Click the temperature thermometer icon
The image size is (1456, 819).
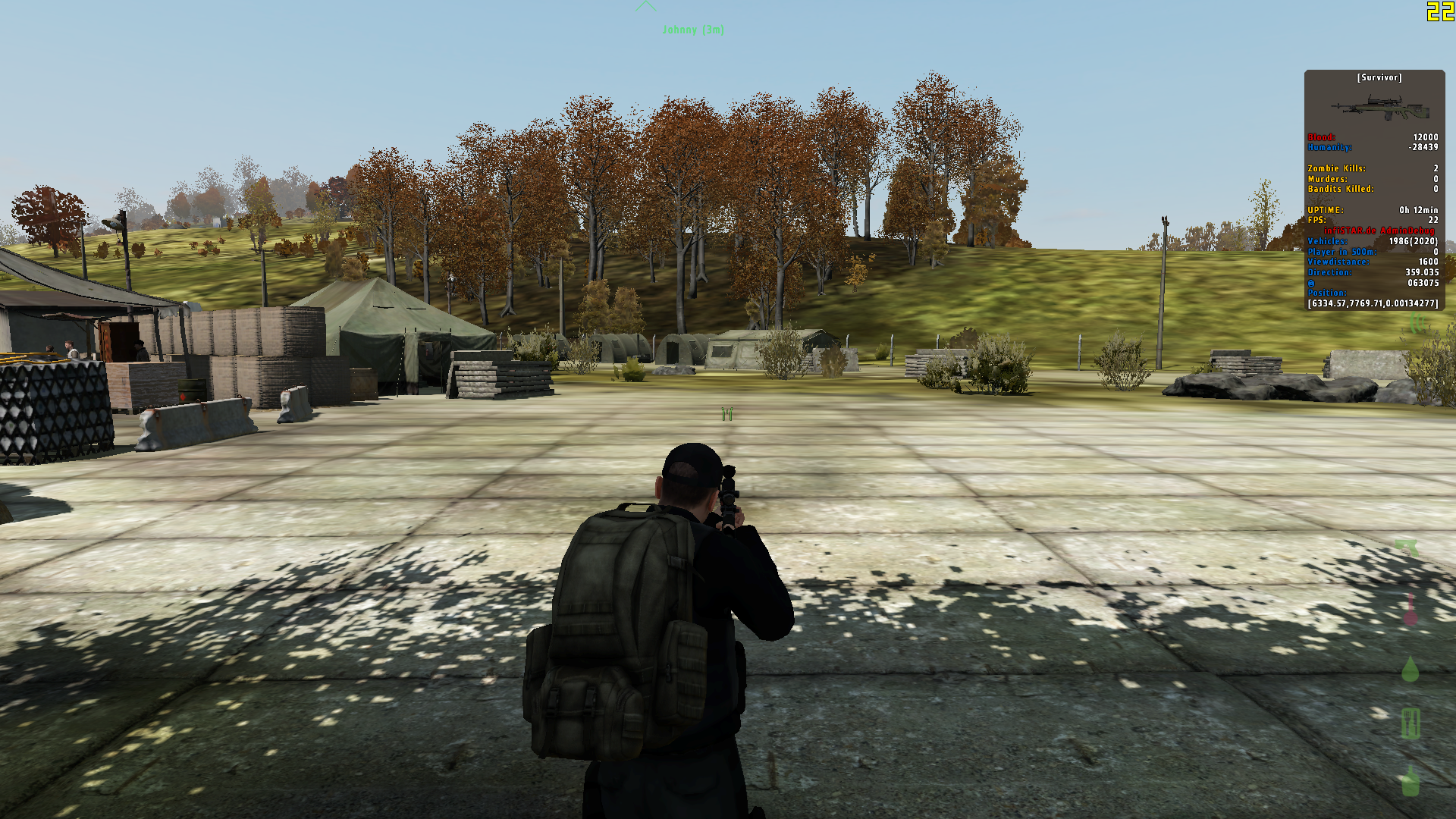[1410, 608]
